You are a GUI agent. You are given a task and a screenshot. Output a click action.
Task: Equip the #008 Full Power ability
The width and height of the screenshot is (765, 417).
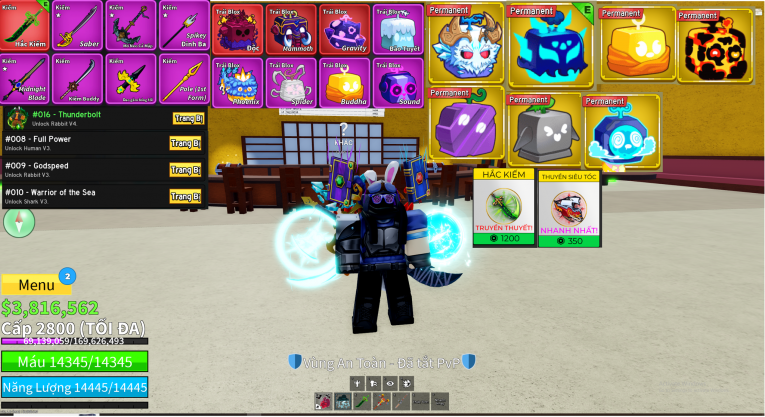(x=186, y=143)
